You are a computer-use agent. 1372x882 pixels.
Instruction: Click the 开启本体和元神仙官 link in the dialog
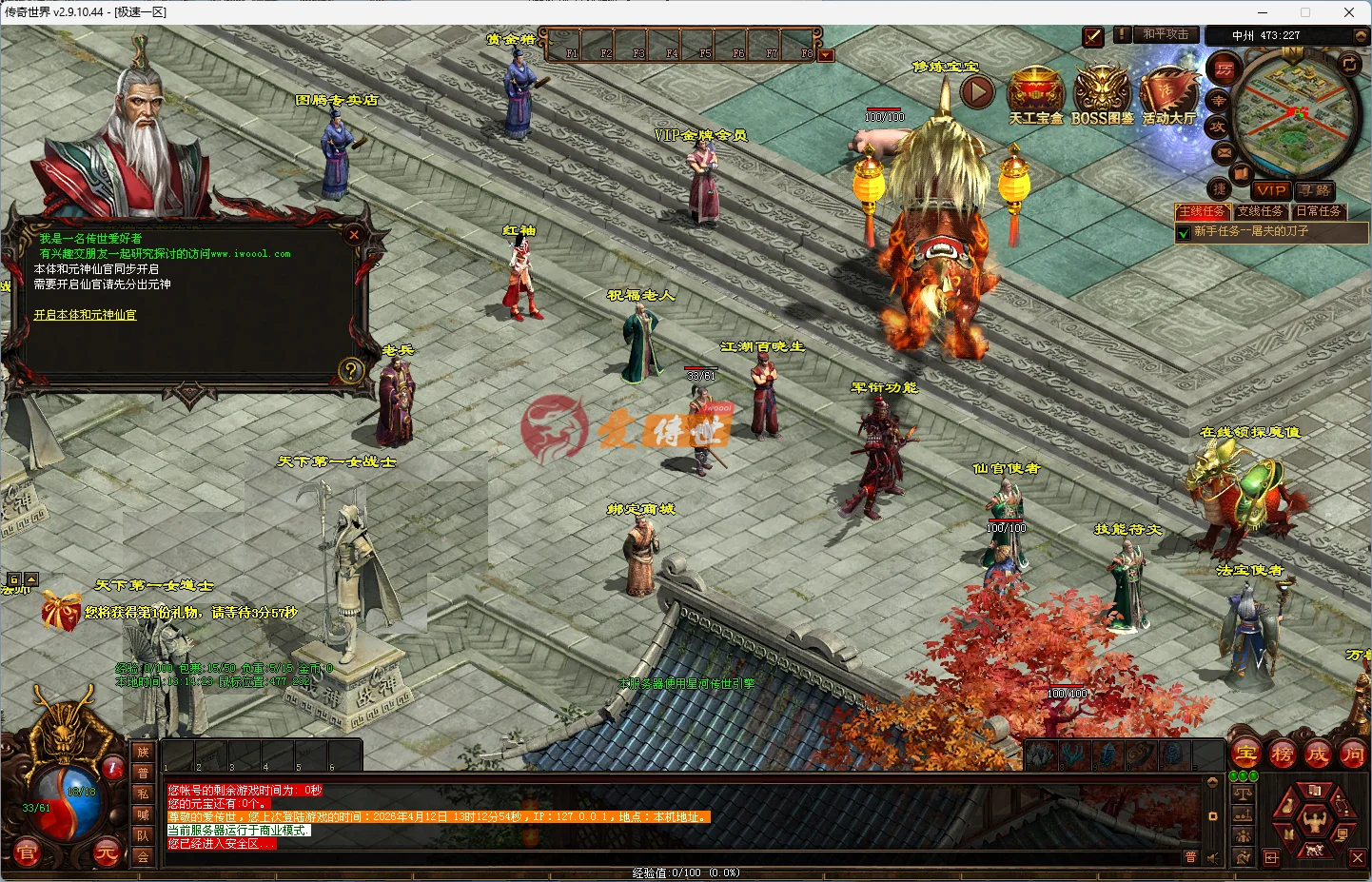pos(83,314)
